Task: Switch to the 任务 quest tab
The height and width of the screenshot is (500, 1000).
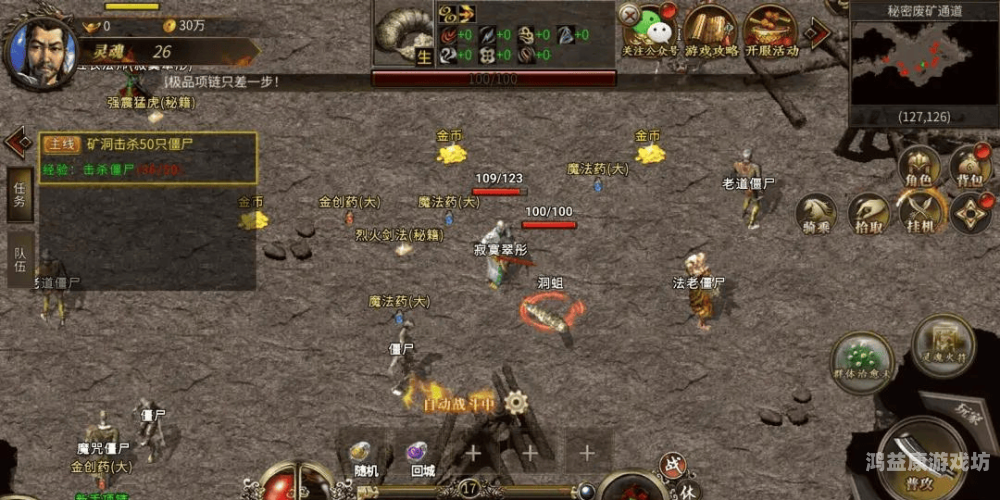Action: coord(20,193)
